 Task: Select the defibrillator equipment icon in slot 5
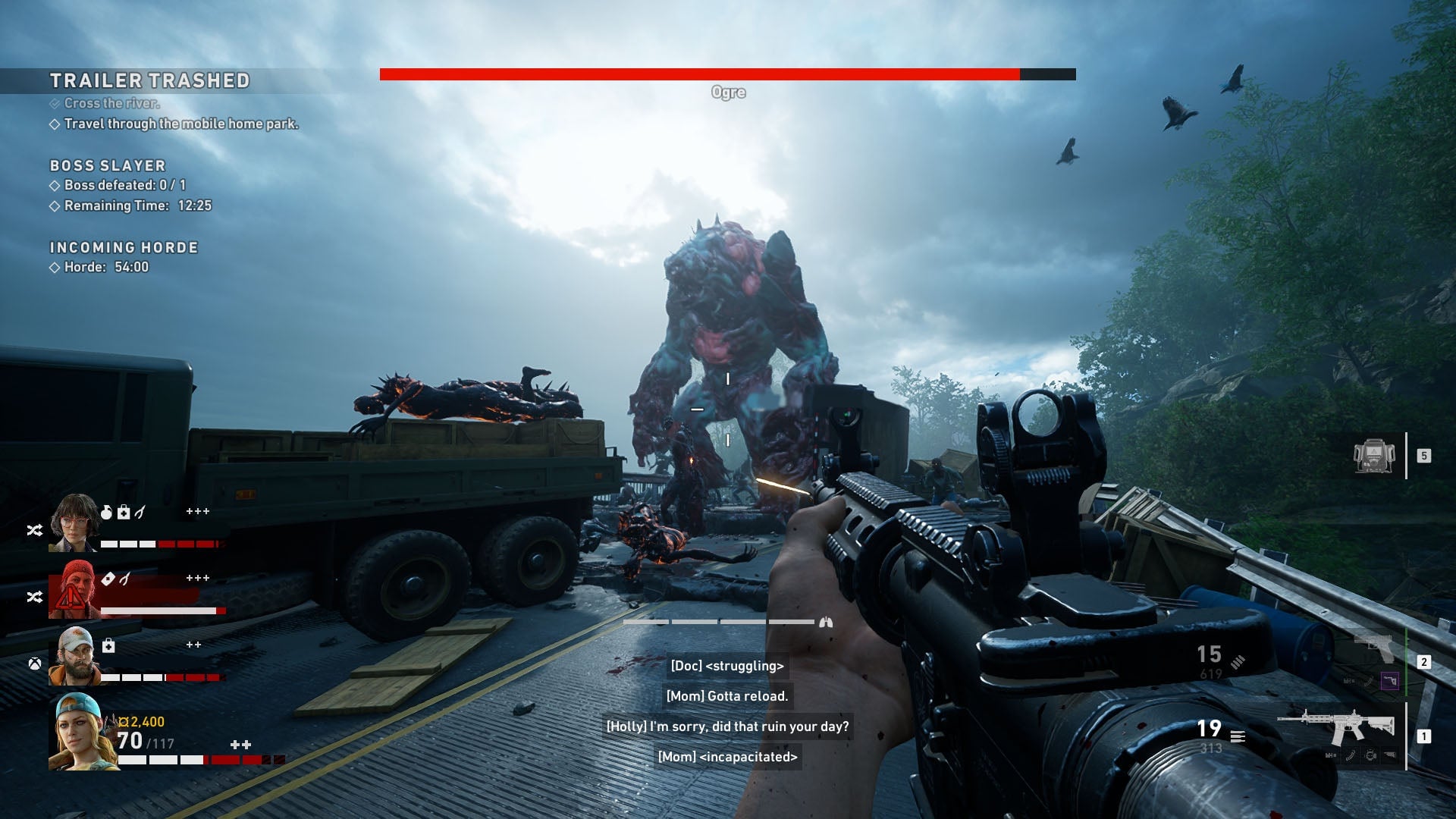[1373, 456]
